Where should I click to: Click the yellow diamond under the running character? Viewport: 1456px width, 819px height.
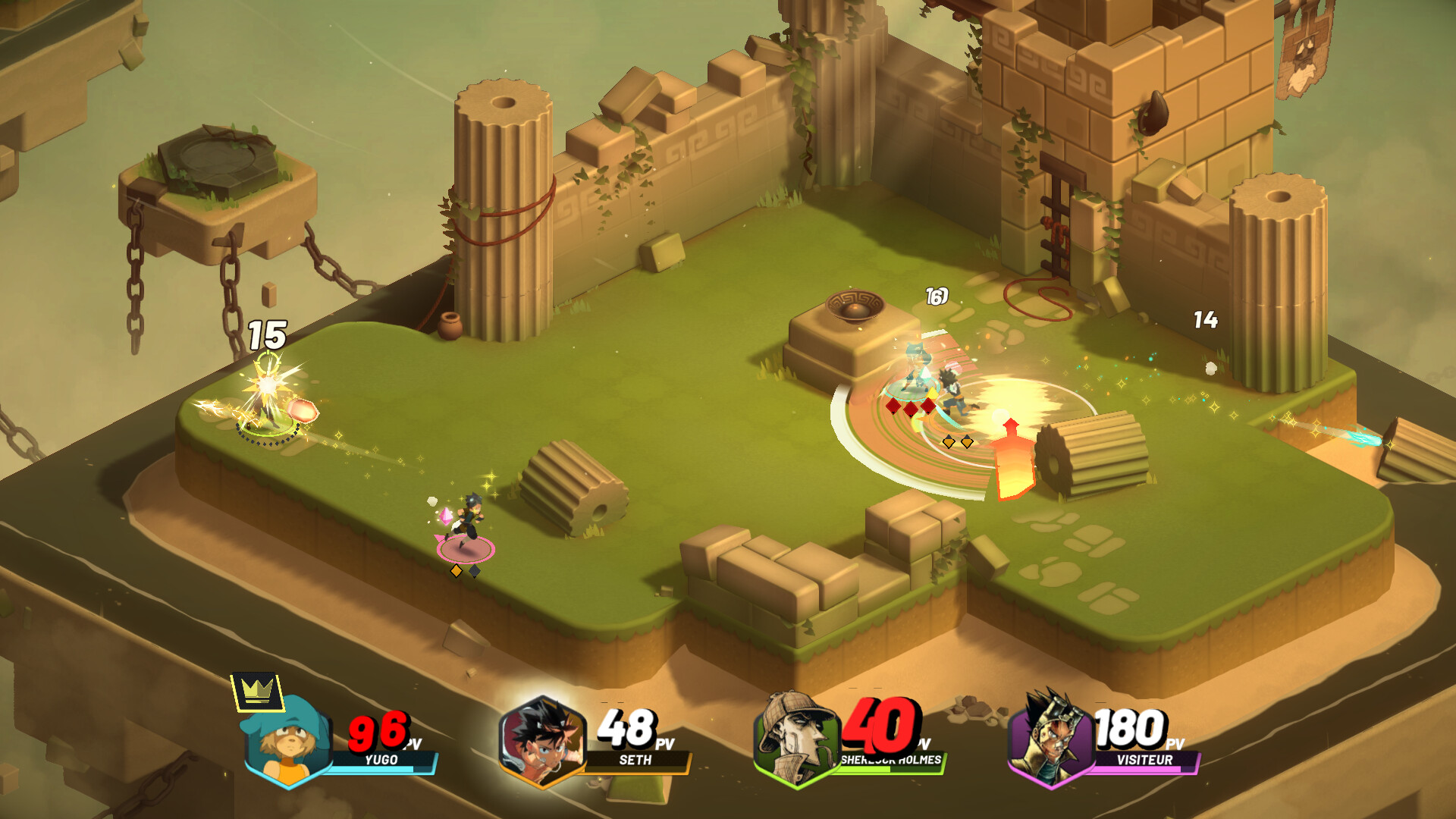(x=457, y=571)
